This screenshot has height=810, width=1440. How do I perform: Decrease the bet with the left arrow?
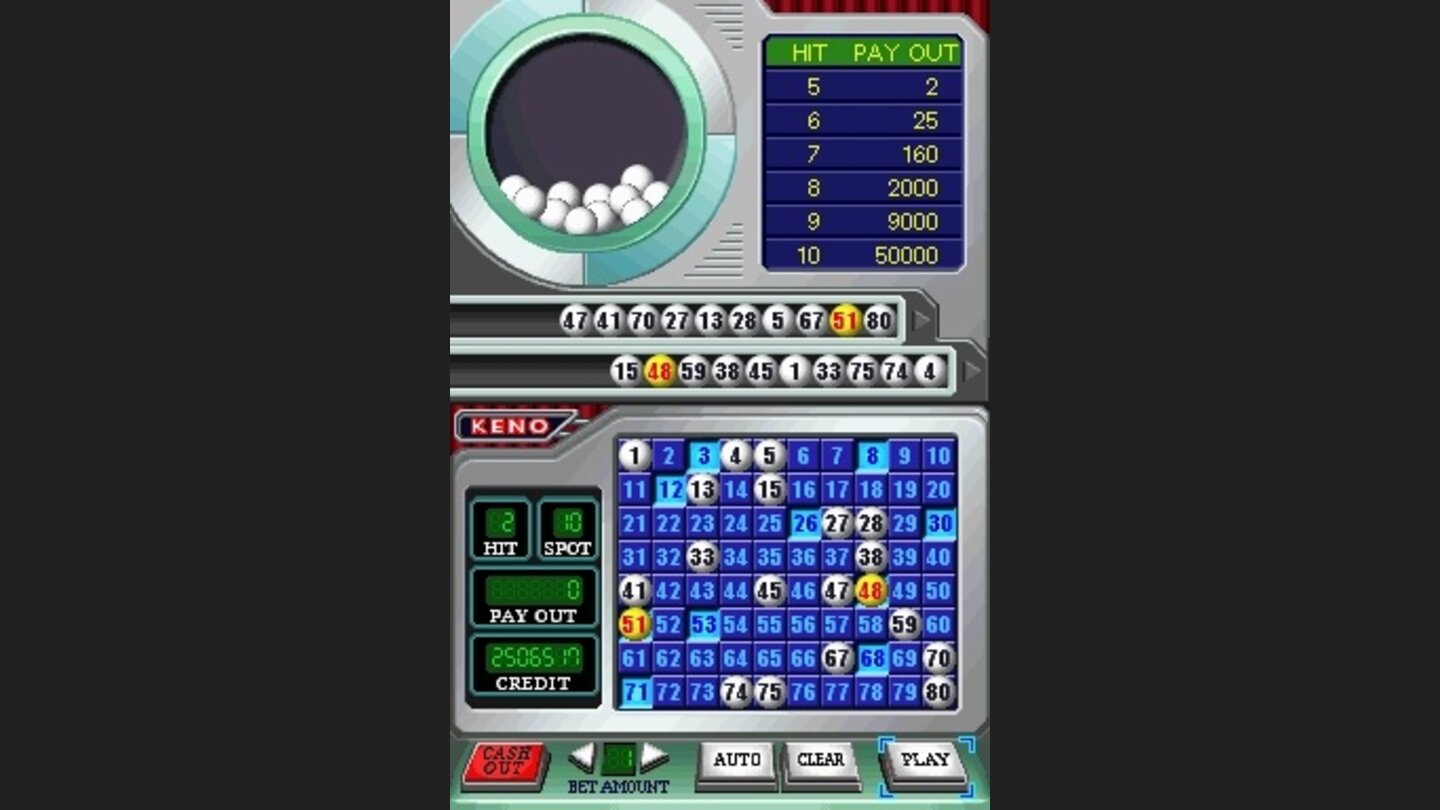point(582,758)
